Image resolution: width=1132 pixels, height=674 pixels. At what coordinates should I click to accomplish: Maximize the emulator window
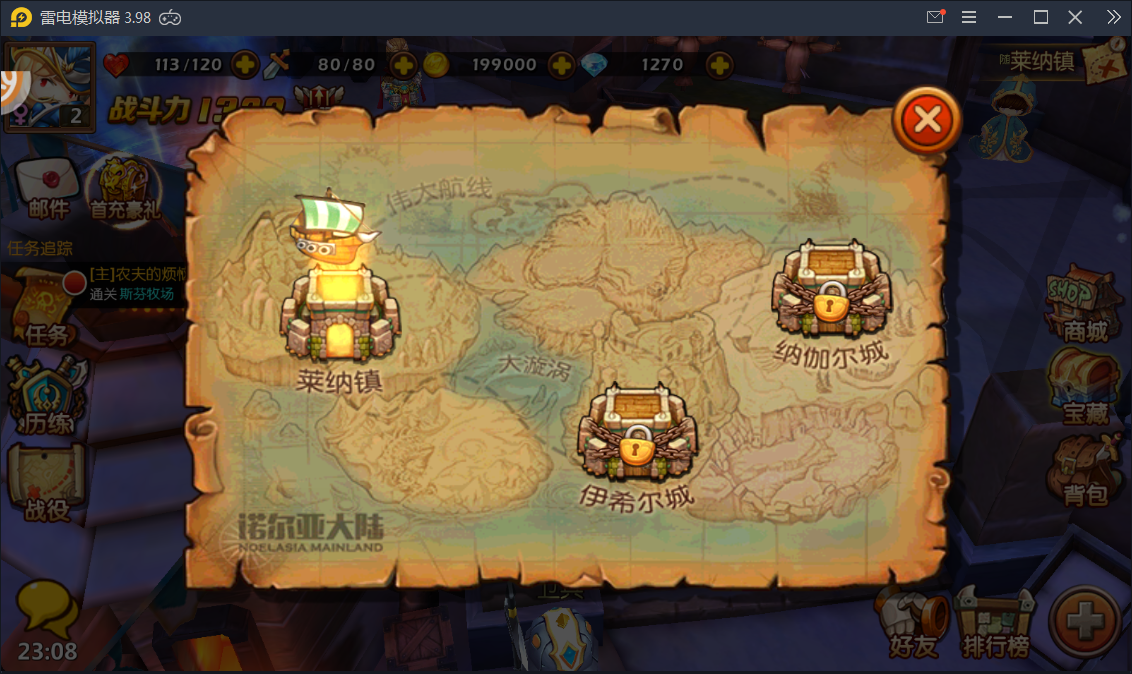[x=1040, y=17]
